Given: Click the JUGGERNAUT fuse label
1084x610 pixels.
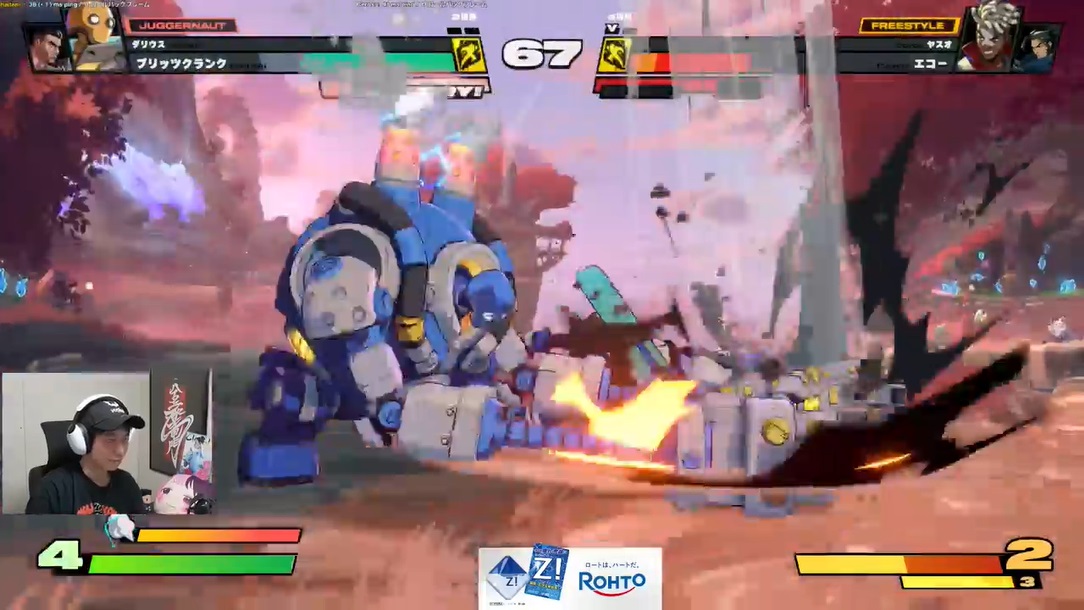Looking at the screenshot, I should pos(182,25).
